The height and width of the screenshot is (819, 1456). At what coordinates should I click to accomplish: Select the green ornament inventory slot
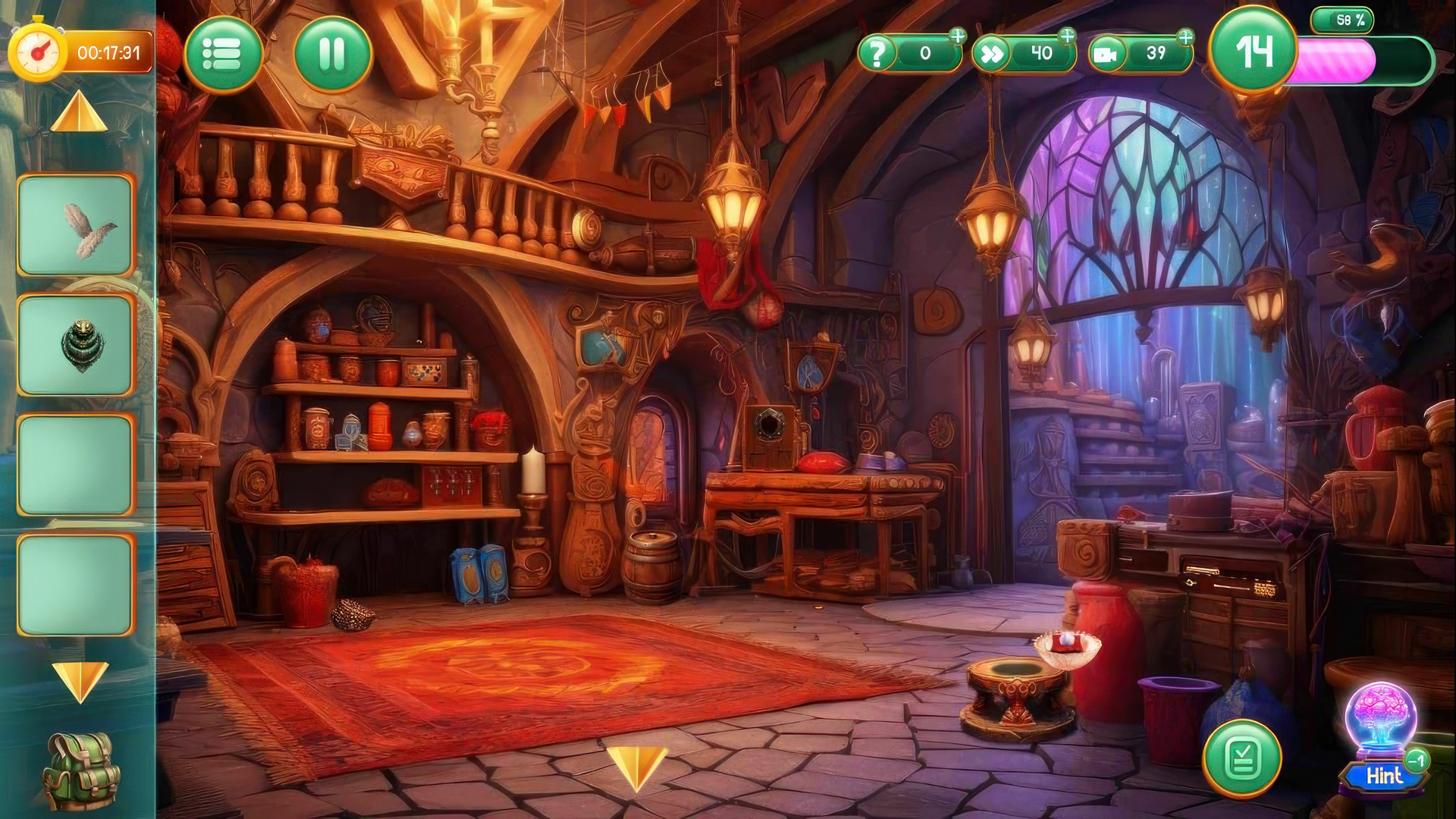click(x=75, y=345)
